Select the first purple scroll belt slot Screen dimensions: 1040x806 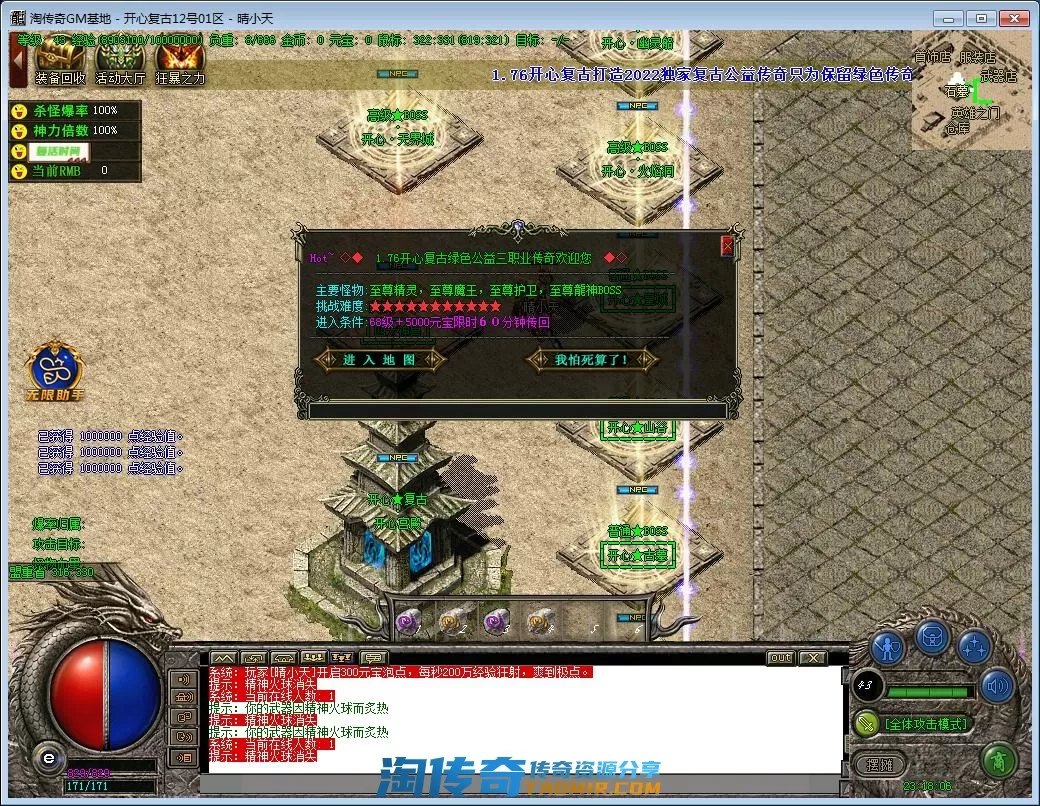coord(408,621)
